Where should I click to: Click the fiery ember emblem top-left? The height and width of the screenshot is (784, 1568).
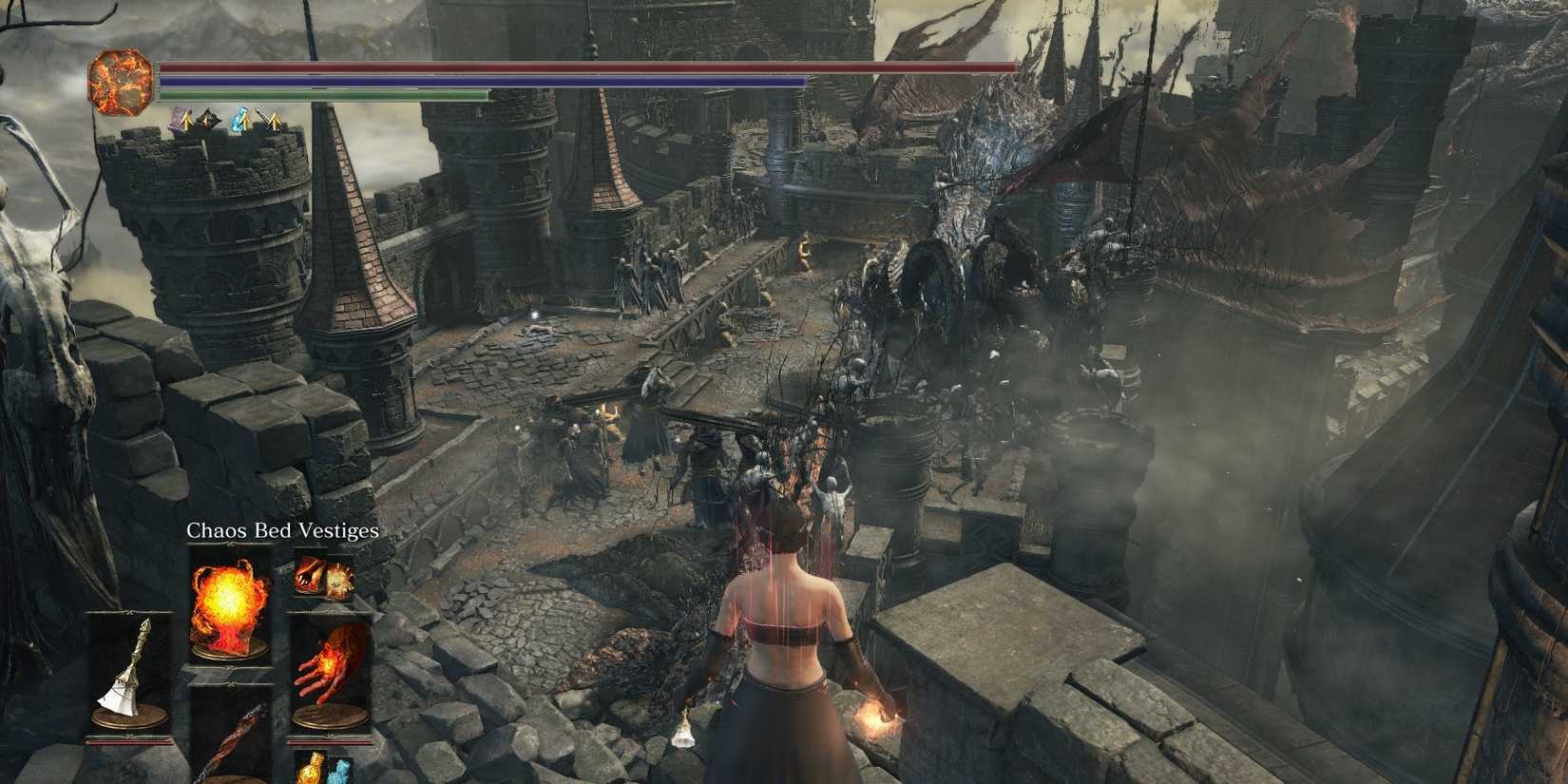[119, 81]
